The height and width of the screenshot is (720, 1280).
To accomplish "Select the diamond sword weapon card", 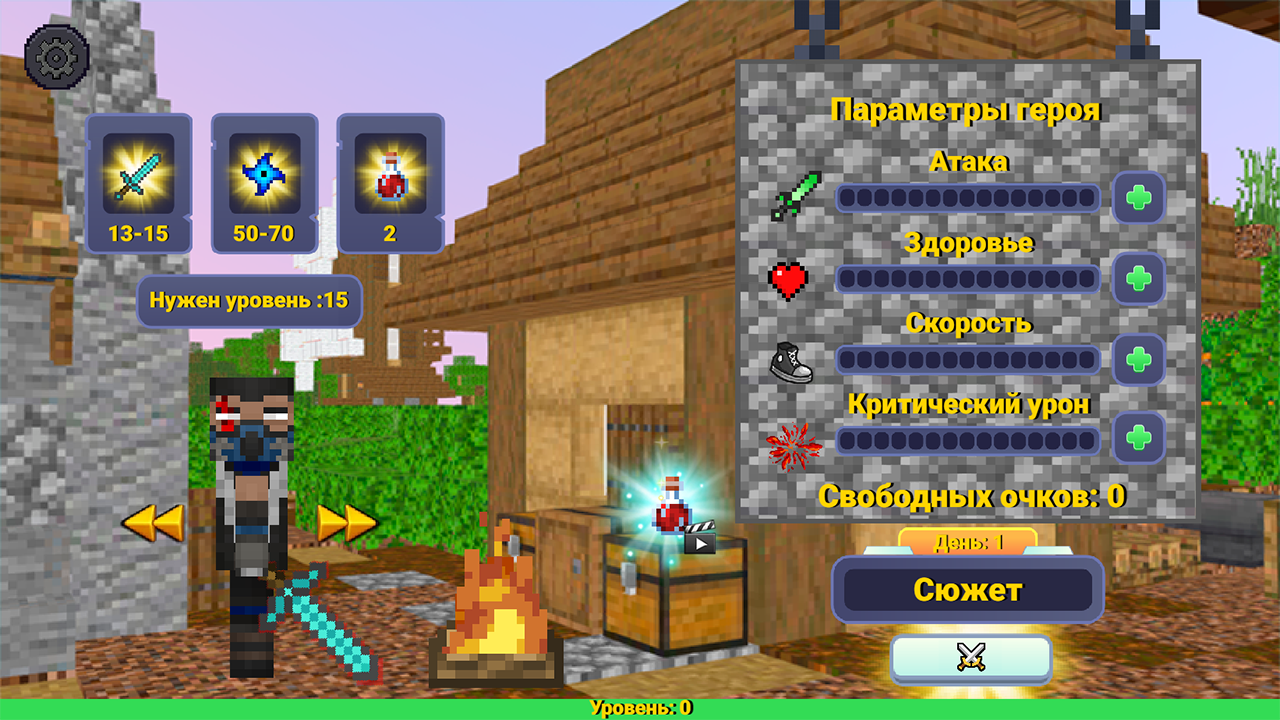I will [139, 183].
